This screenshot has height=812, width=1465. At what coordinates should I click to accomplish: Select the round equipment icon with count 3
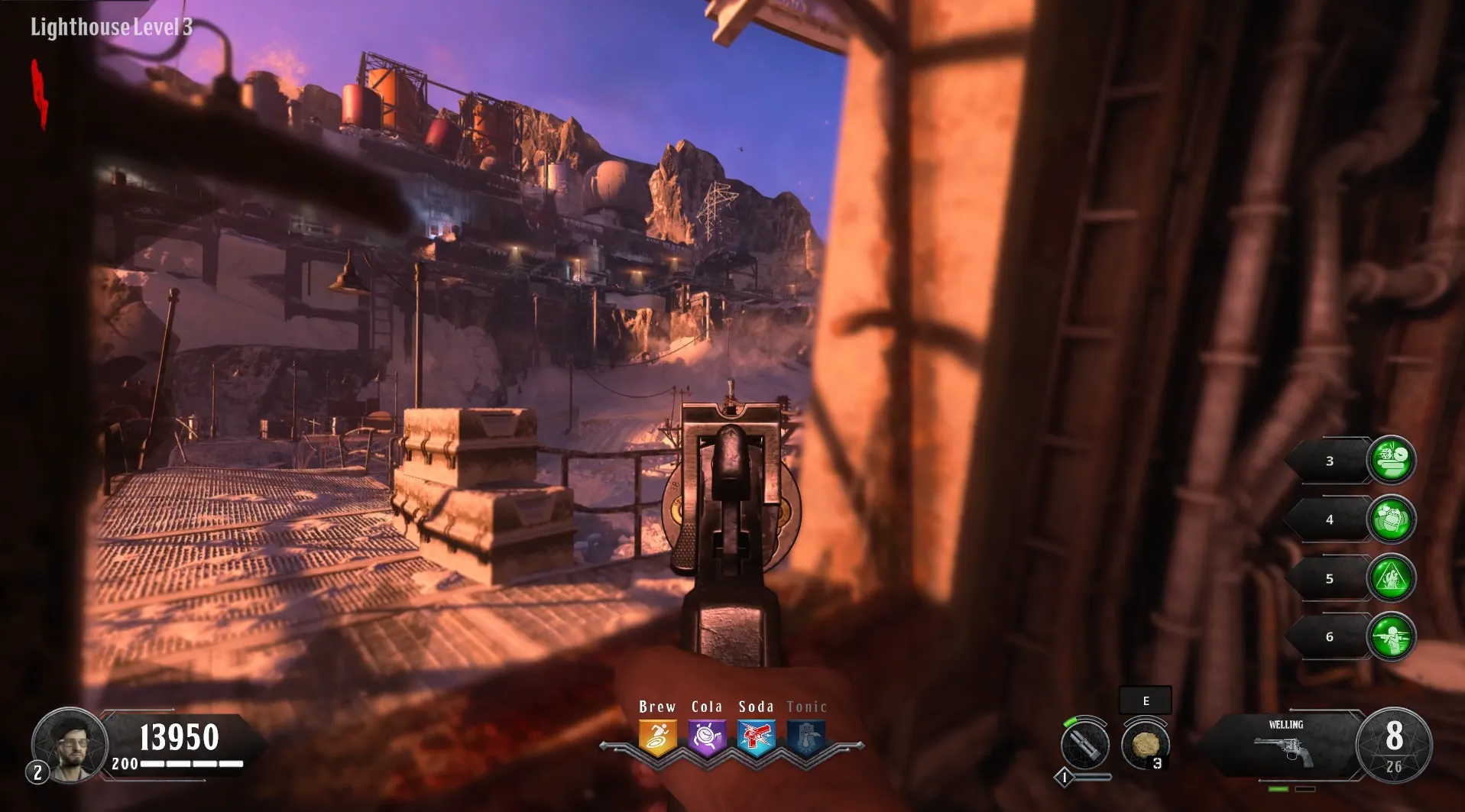click(1145, 745)
